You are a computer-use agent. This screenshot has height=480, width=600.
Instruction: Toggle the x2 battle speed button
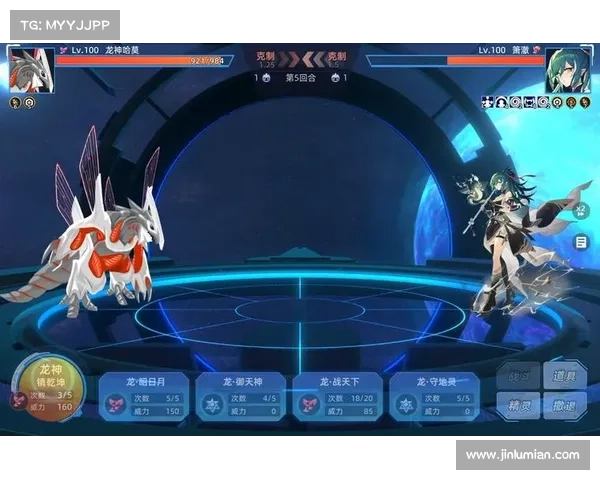[x=581, y=210]
